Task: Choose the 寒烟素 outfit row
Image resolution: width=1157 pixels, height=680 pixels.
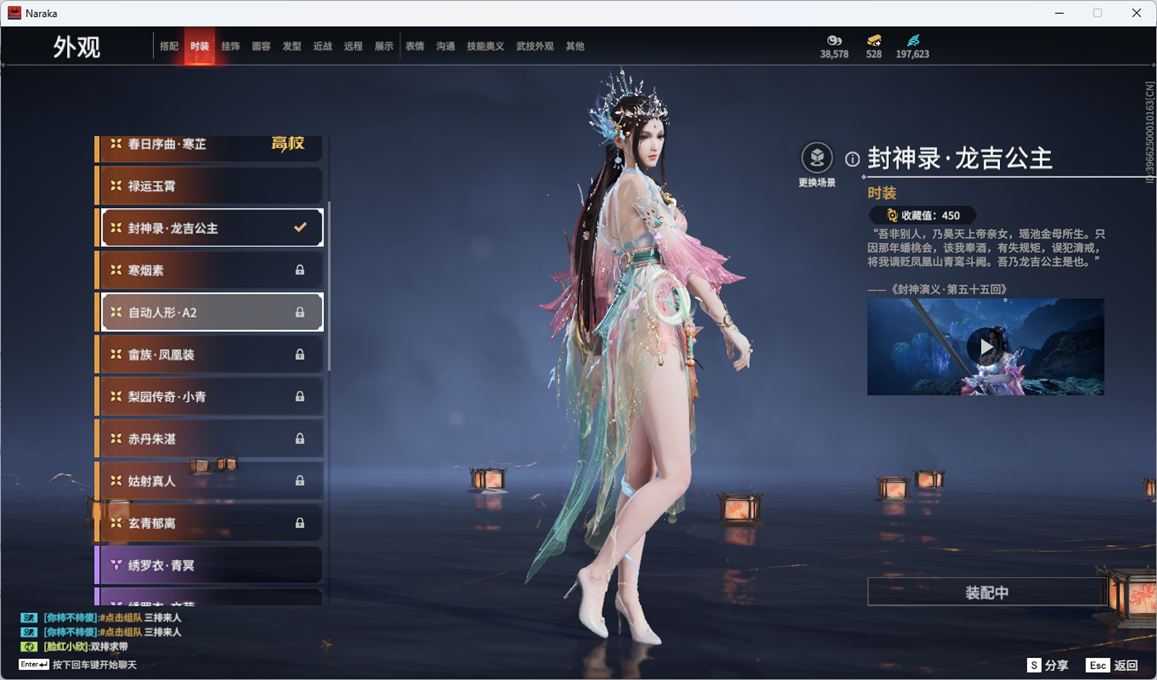Action: click(x=210, y=270)
